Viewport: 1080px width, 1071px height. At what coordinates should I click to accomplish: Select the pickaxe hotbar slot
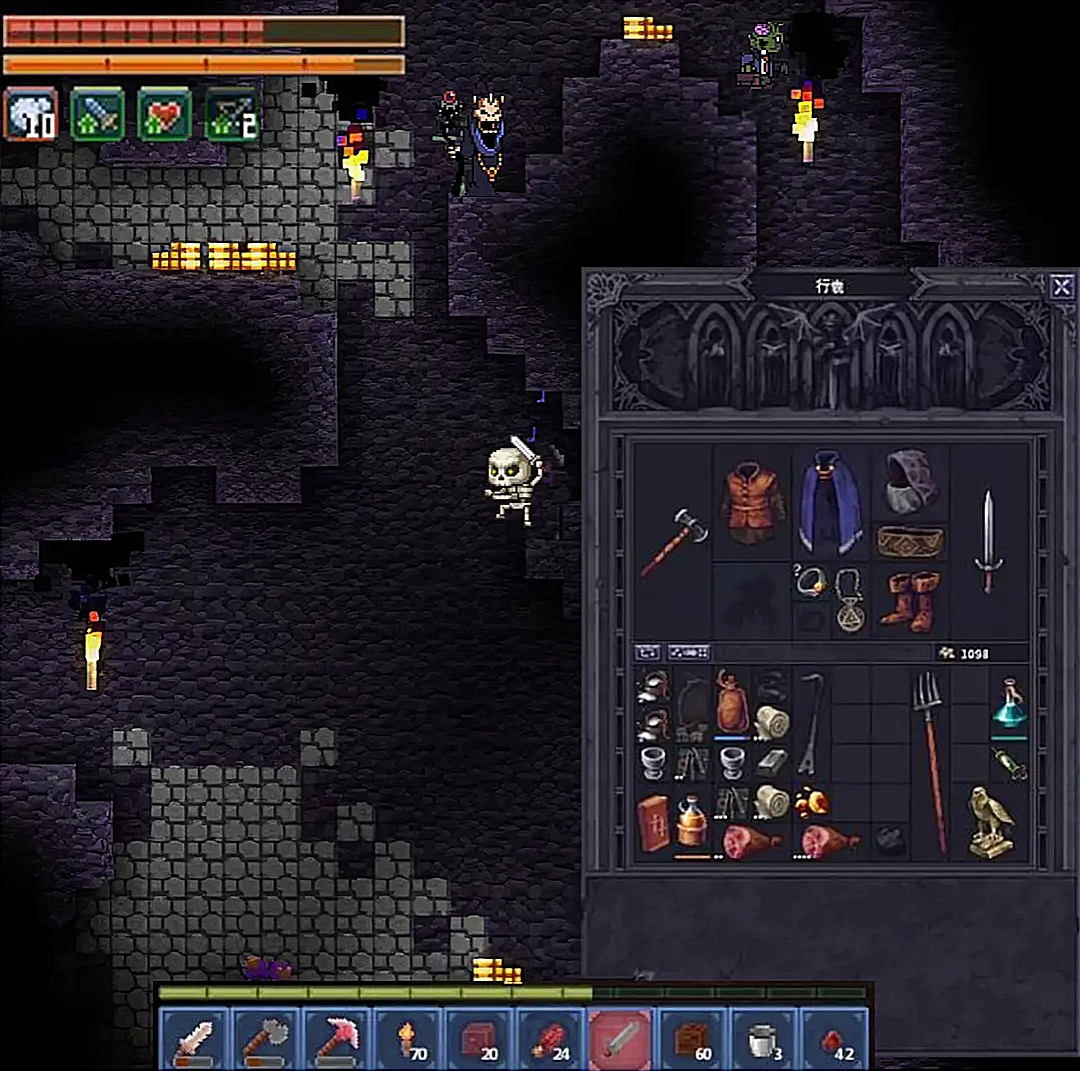pos(336,1039)
